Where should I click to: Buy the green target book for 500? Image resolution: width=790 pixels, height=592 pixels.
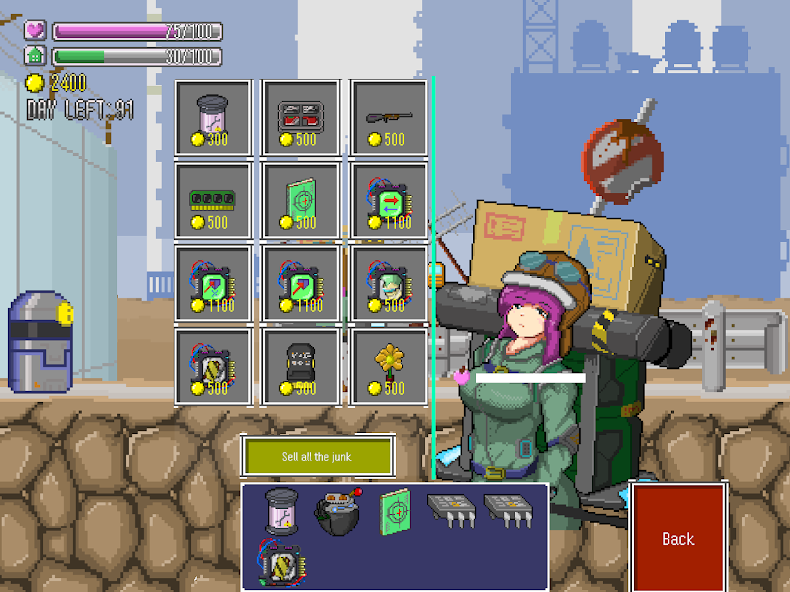click(301, 201)
